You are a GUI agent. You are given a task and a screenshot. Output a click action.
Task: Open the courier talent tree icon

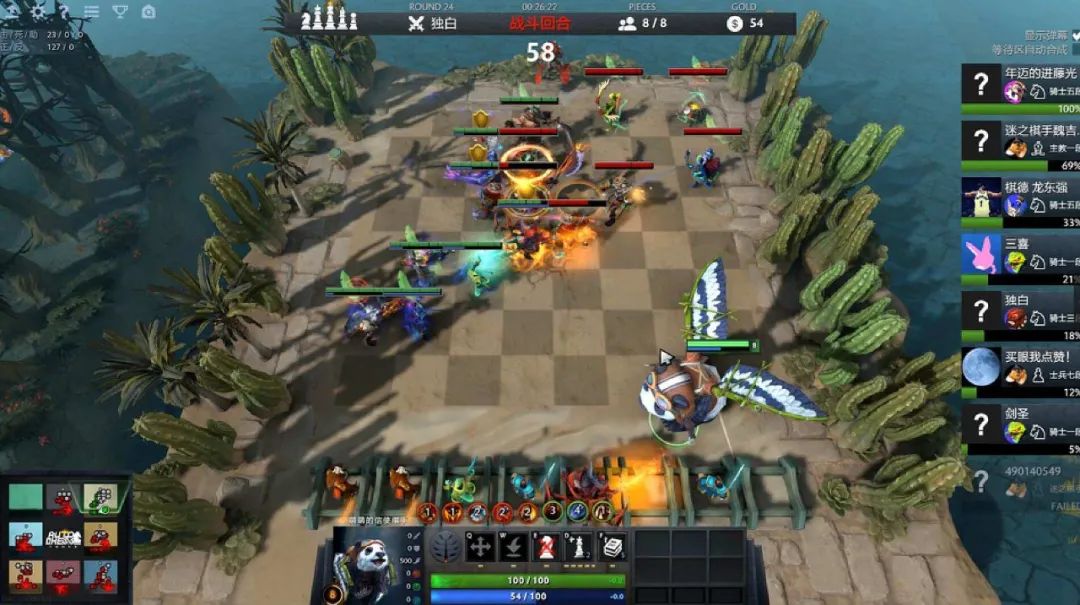pyautogui.click(x=446, y=547)
